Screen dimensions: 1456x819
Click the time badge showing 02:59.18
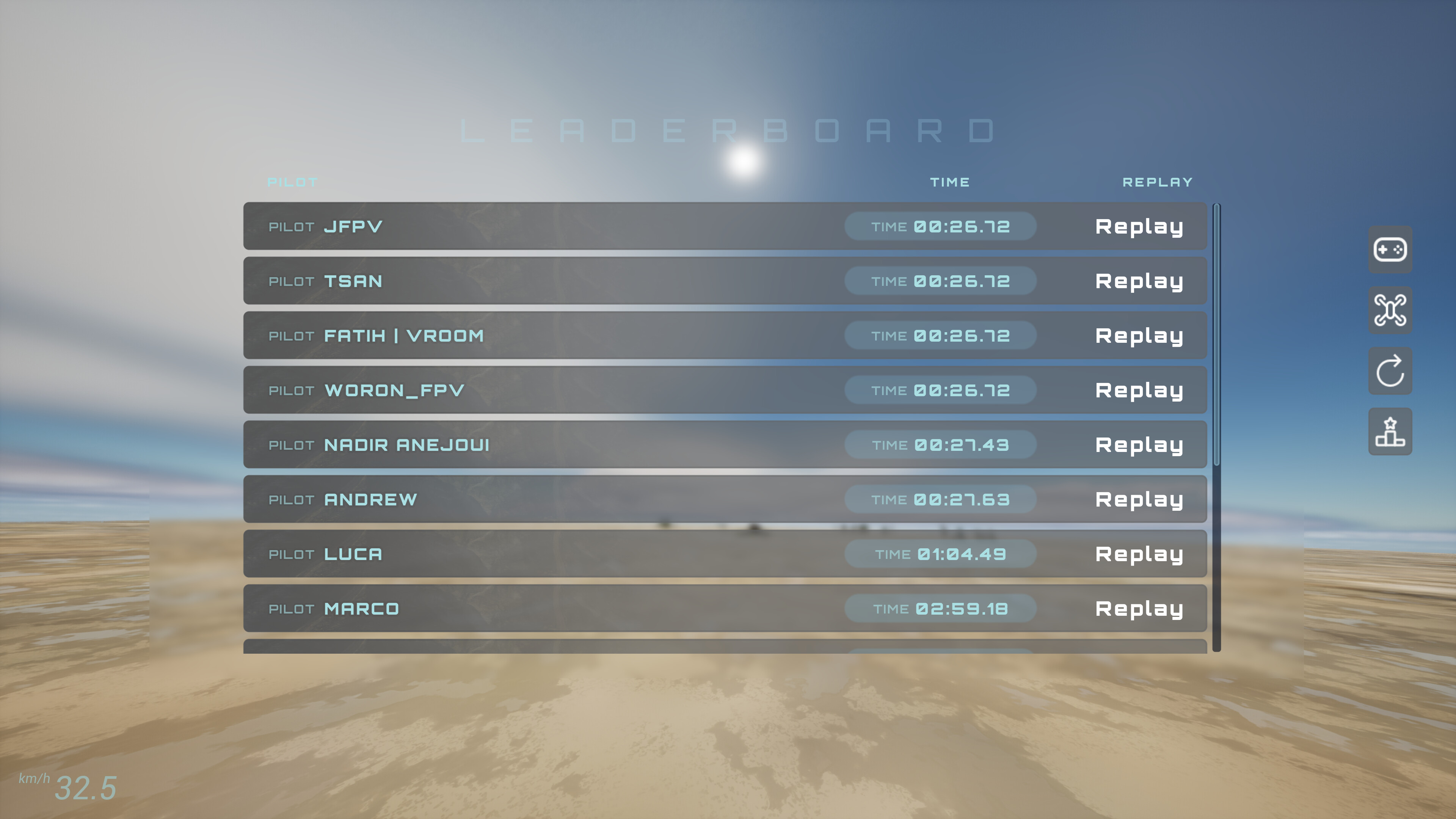(x=940, y=609)
